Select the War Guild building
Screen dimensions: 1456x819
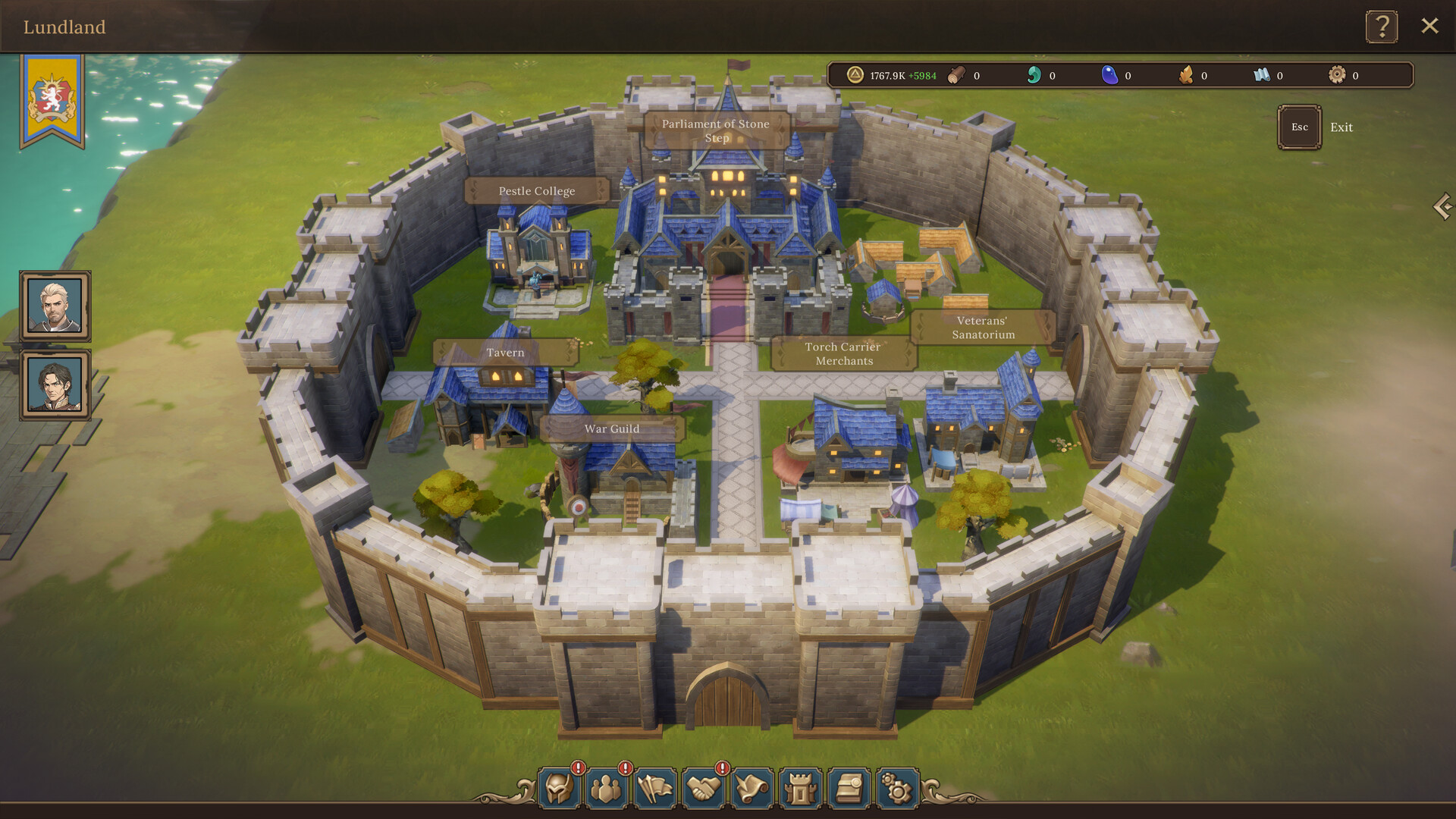tap(611, 428)
